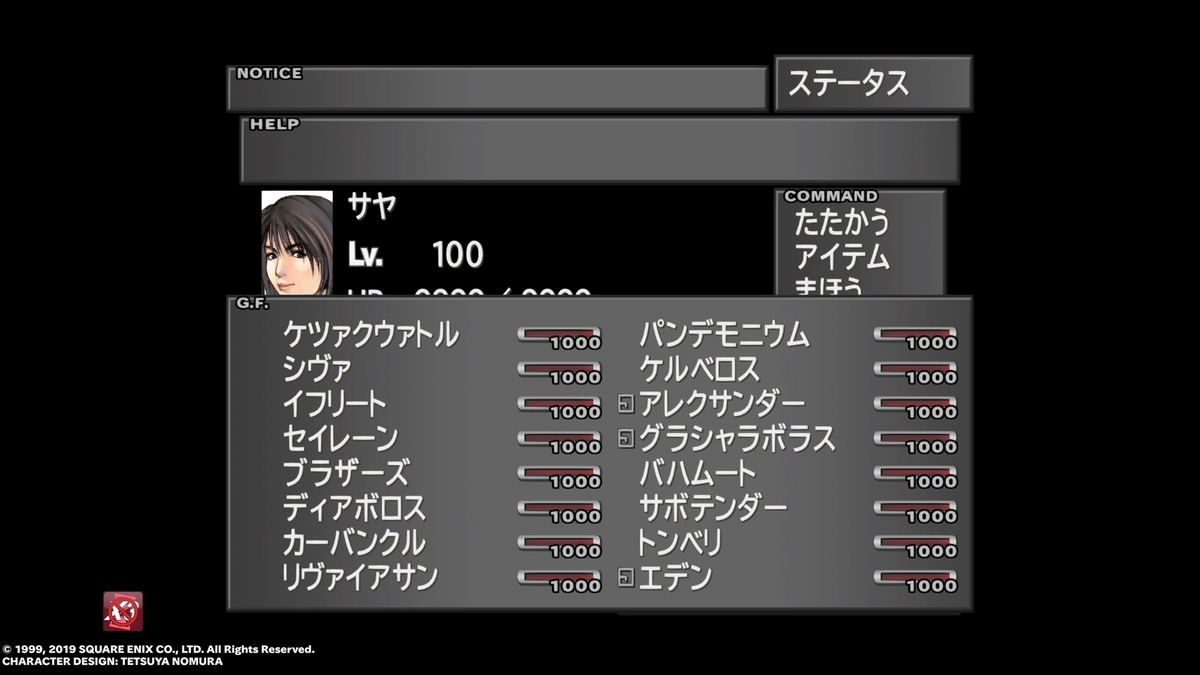Select the カーバンクル G.F. entry
Image resolution: width=1200 pixels, height=675 pixels.
coord(354,543)
